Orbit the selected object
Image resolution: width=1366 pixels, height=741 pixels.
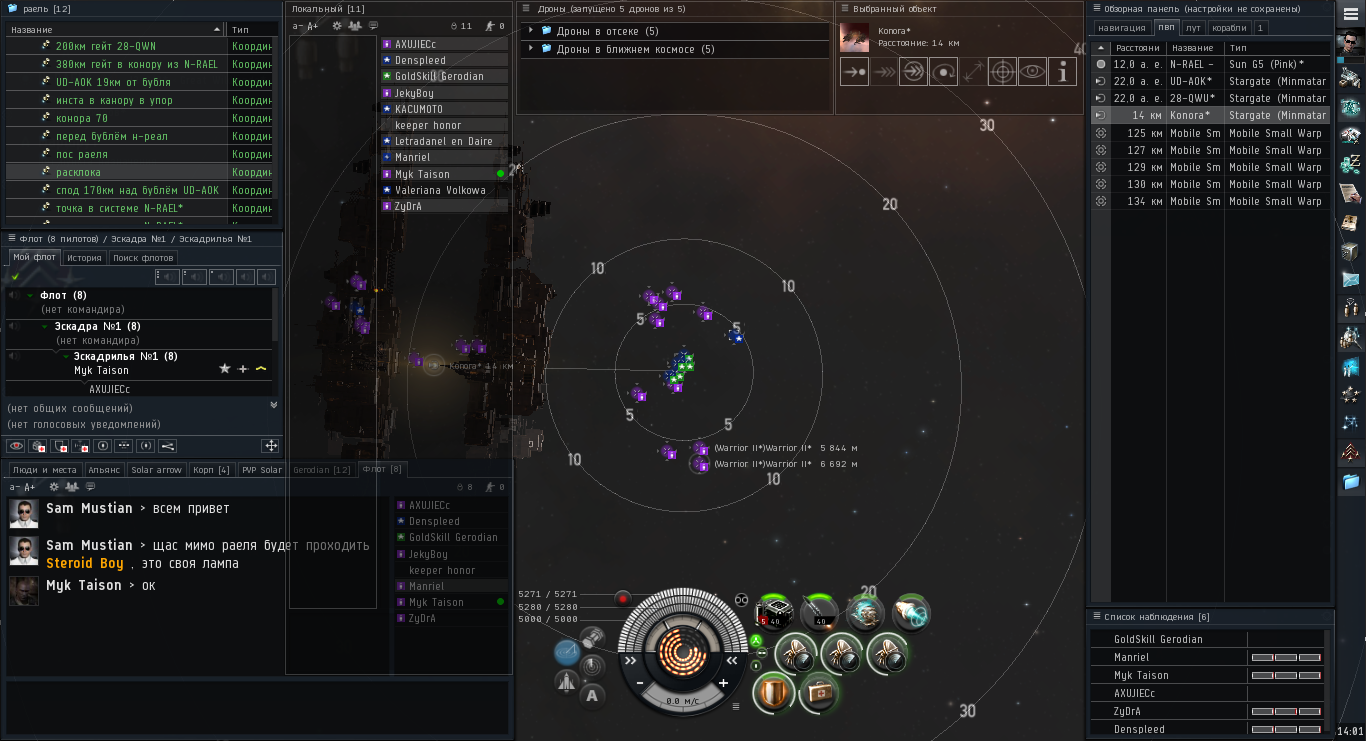(944, 72)
